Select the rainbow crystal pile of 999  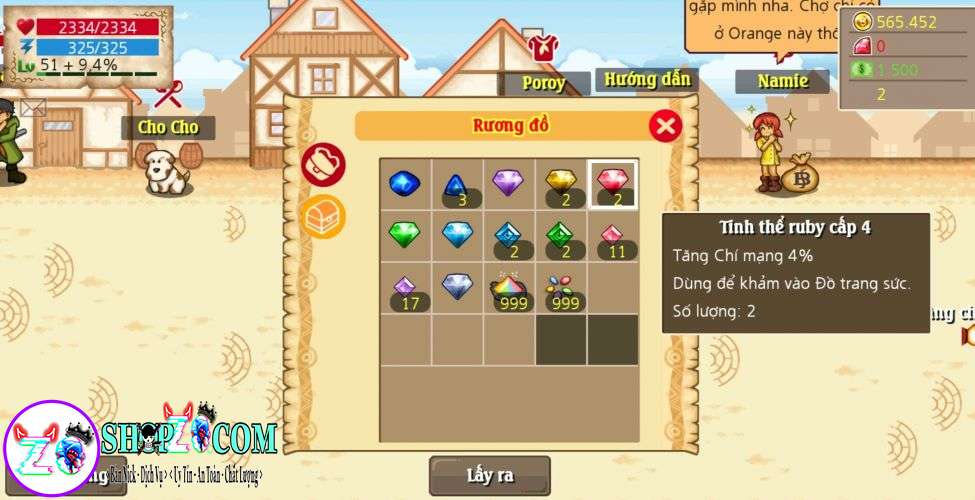(508, 289)
